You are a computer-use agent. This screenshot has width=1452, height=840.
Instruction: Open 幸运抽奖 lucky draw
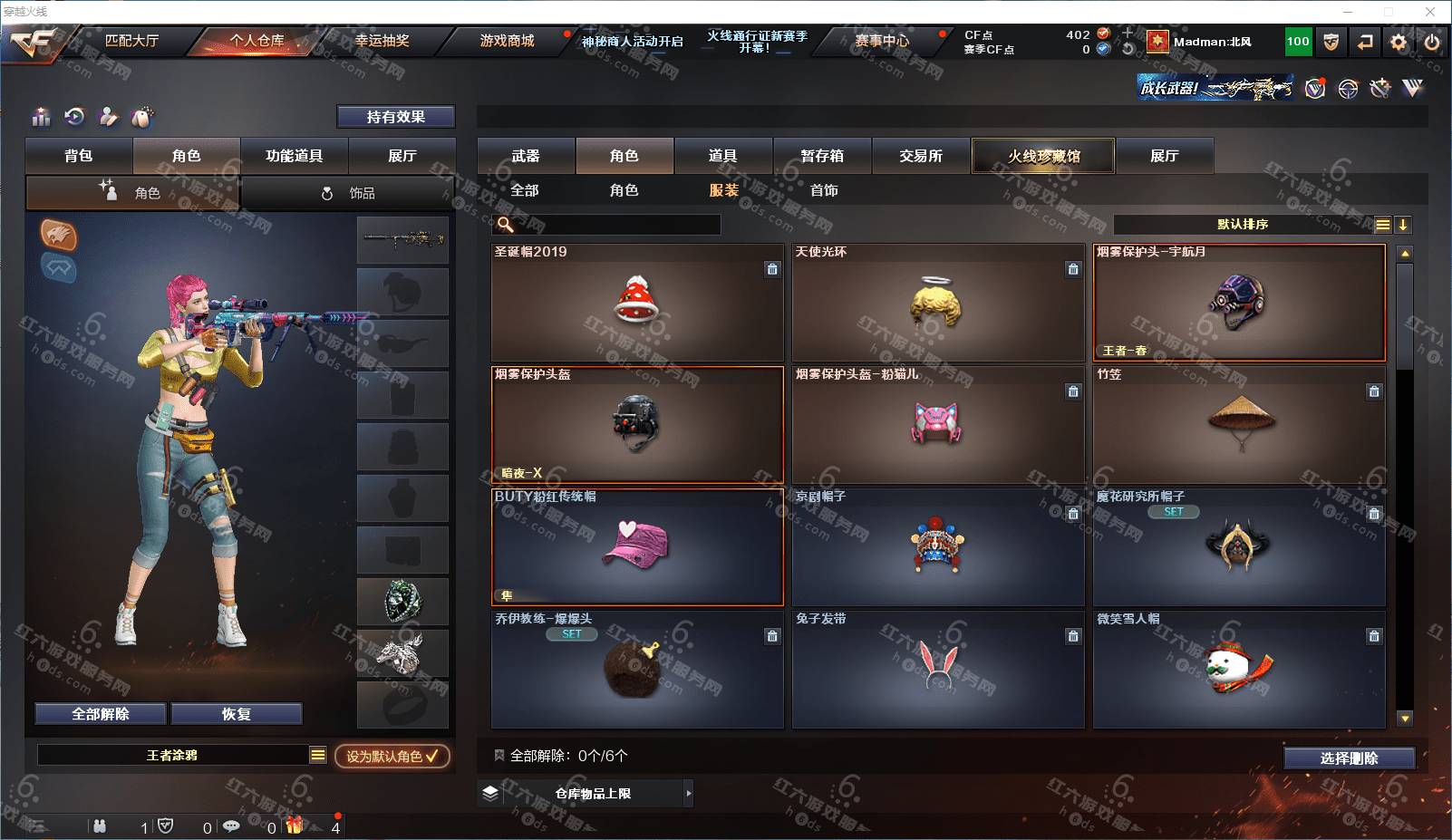[382, 41]
